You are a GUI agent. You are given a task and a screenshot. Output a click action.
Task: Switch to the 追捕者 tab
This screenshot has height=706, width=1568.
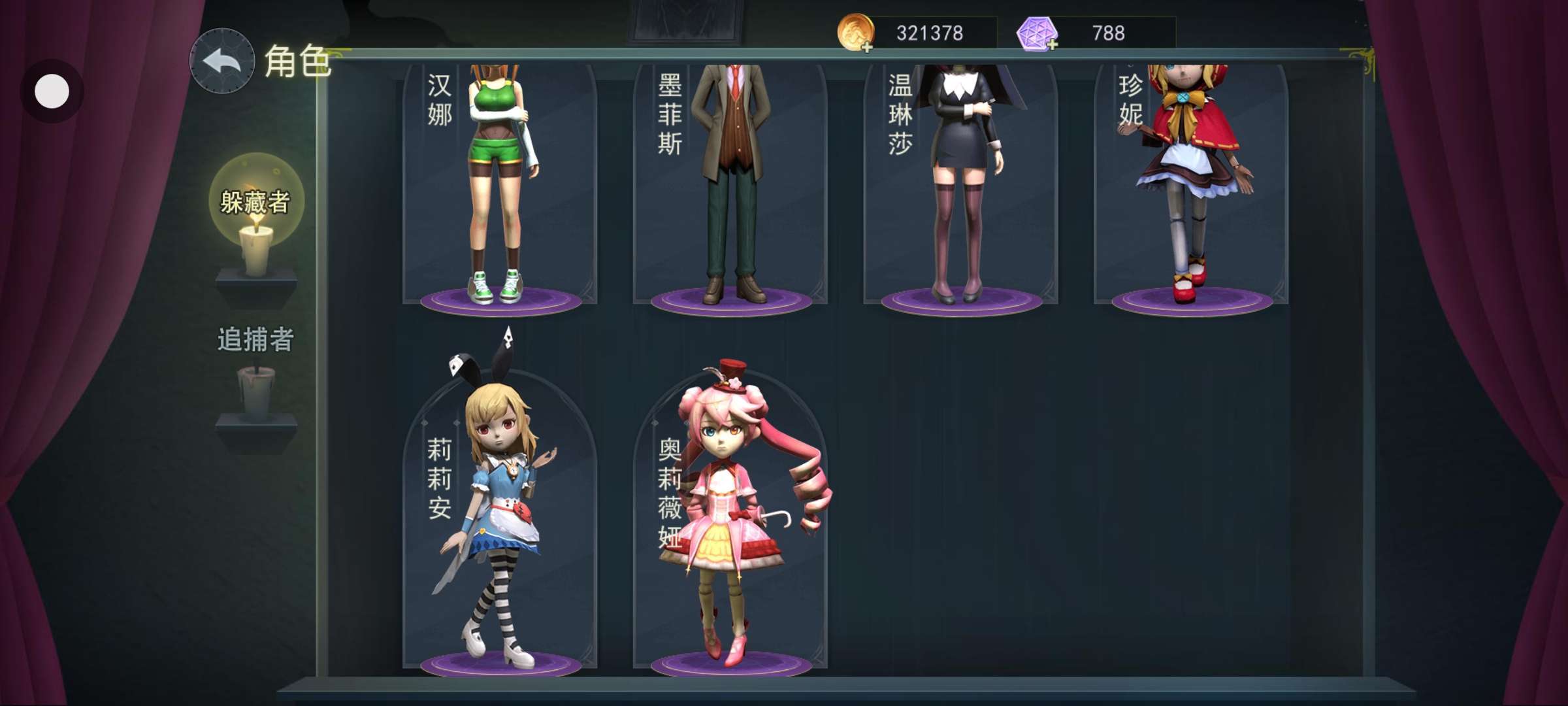click(x=255, y=341)
